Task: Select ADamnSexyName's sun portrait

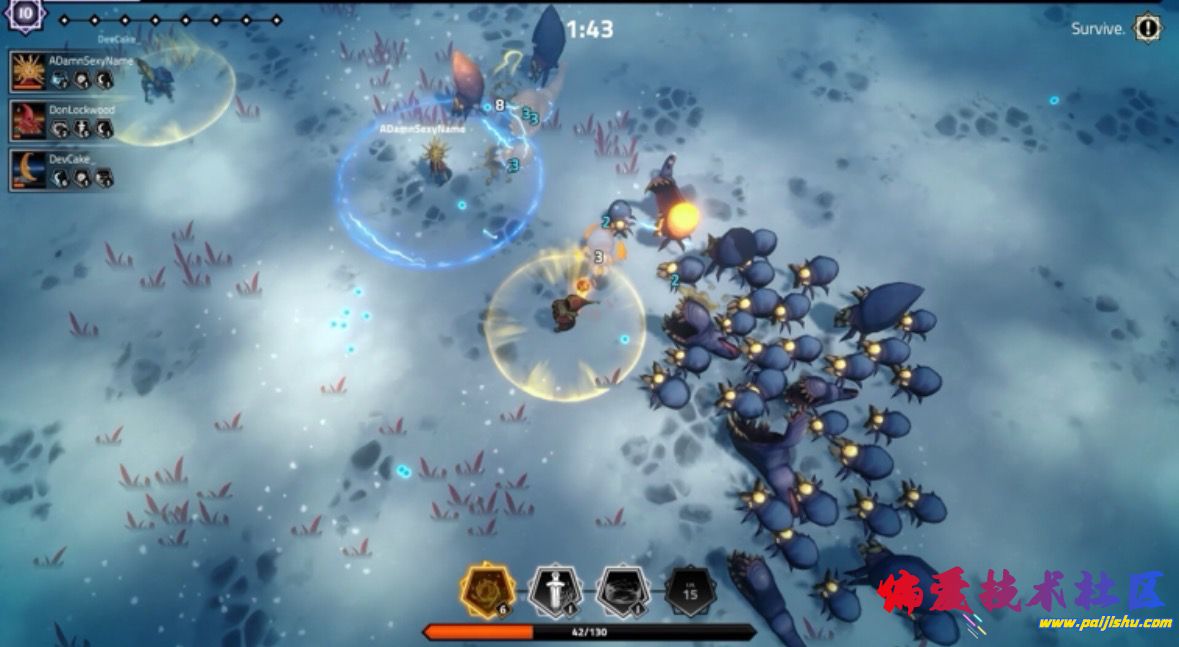Action: pos(28,71)
